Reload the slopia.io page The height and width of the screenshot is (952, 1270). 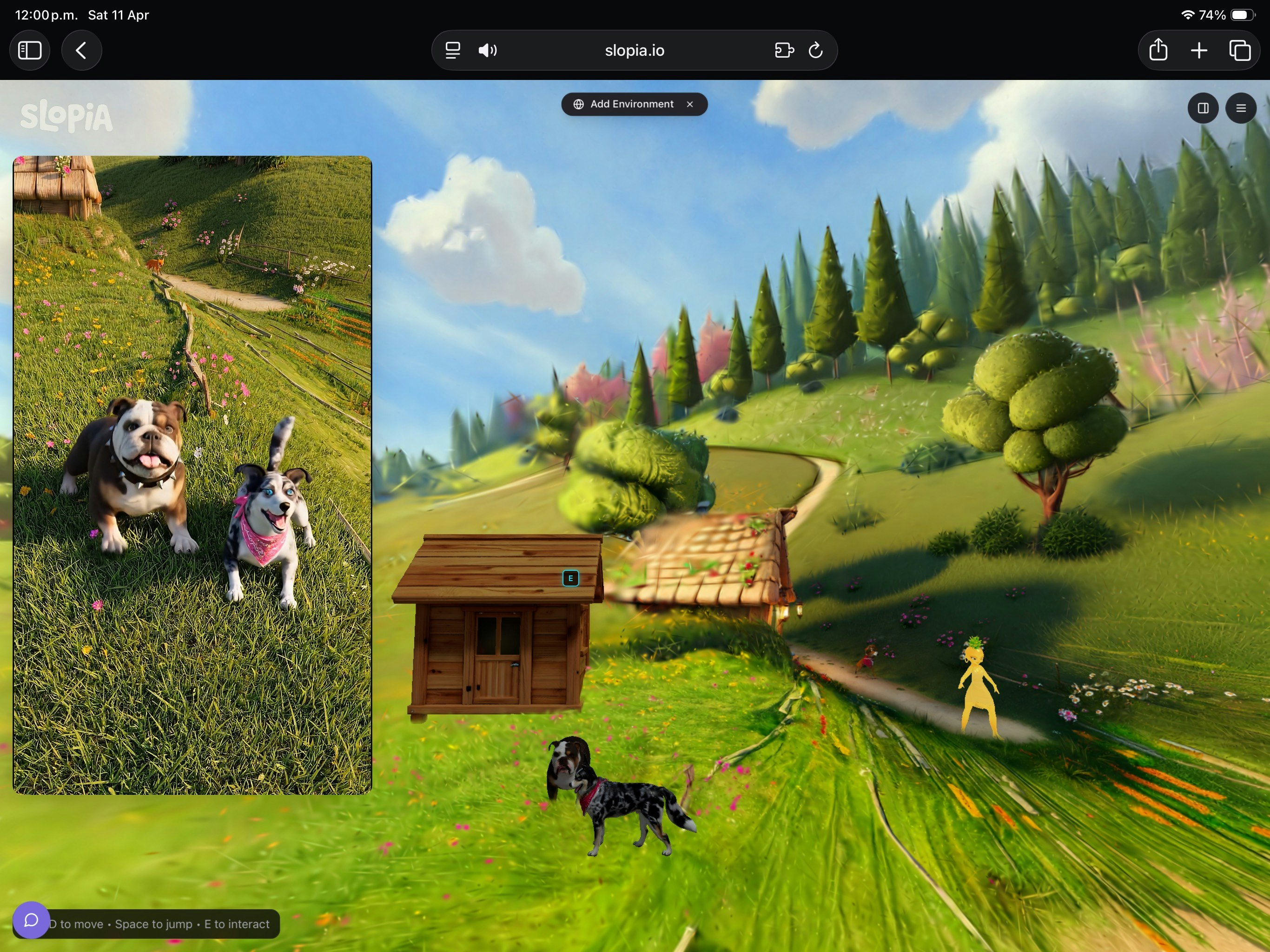coord(816,51)
